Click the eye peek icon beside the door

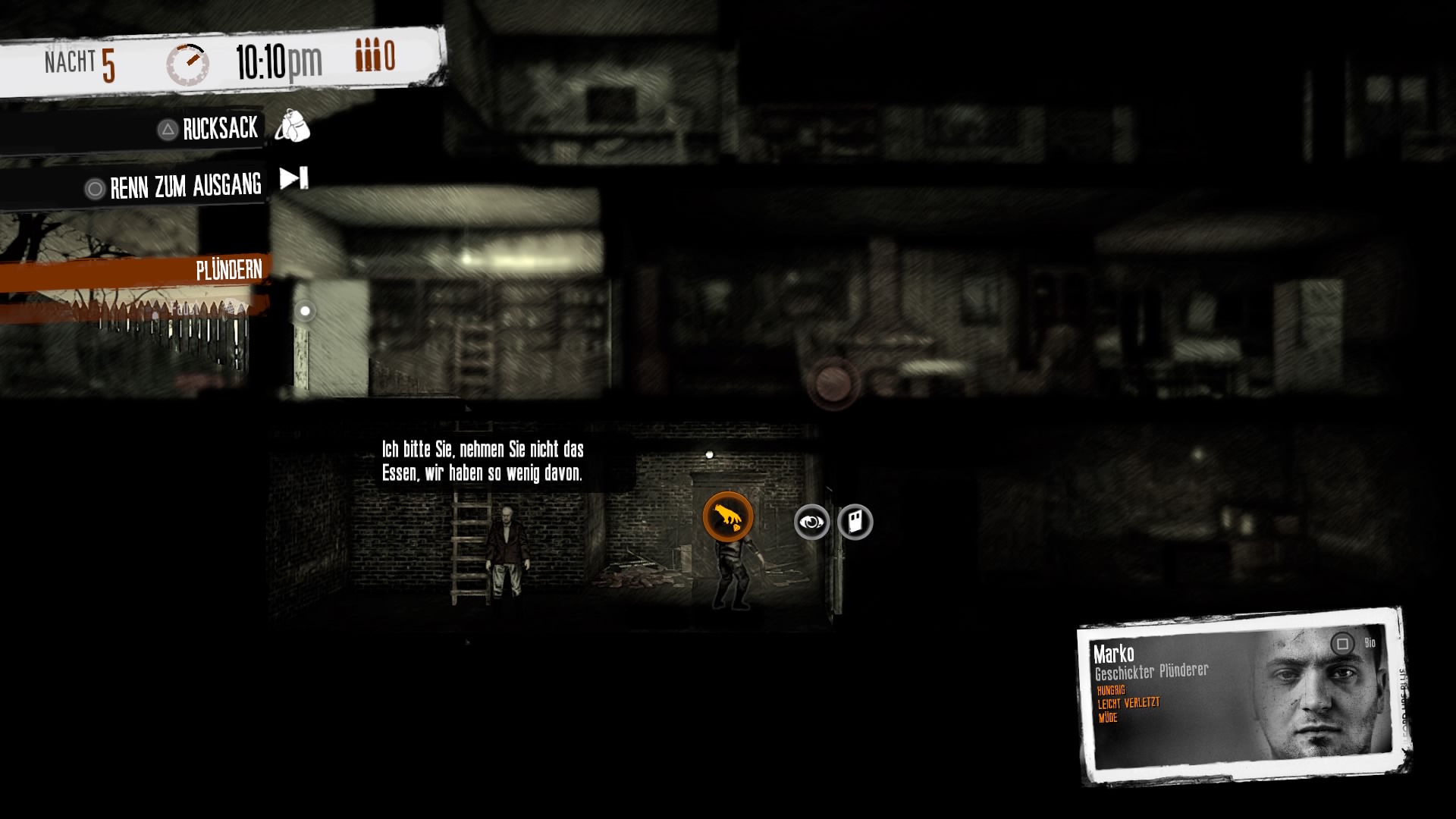coord(811,520)
